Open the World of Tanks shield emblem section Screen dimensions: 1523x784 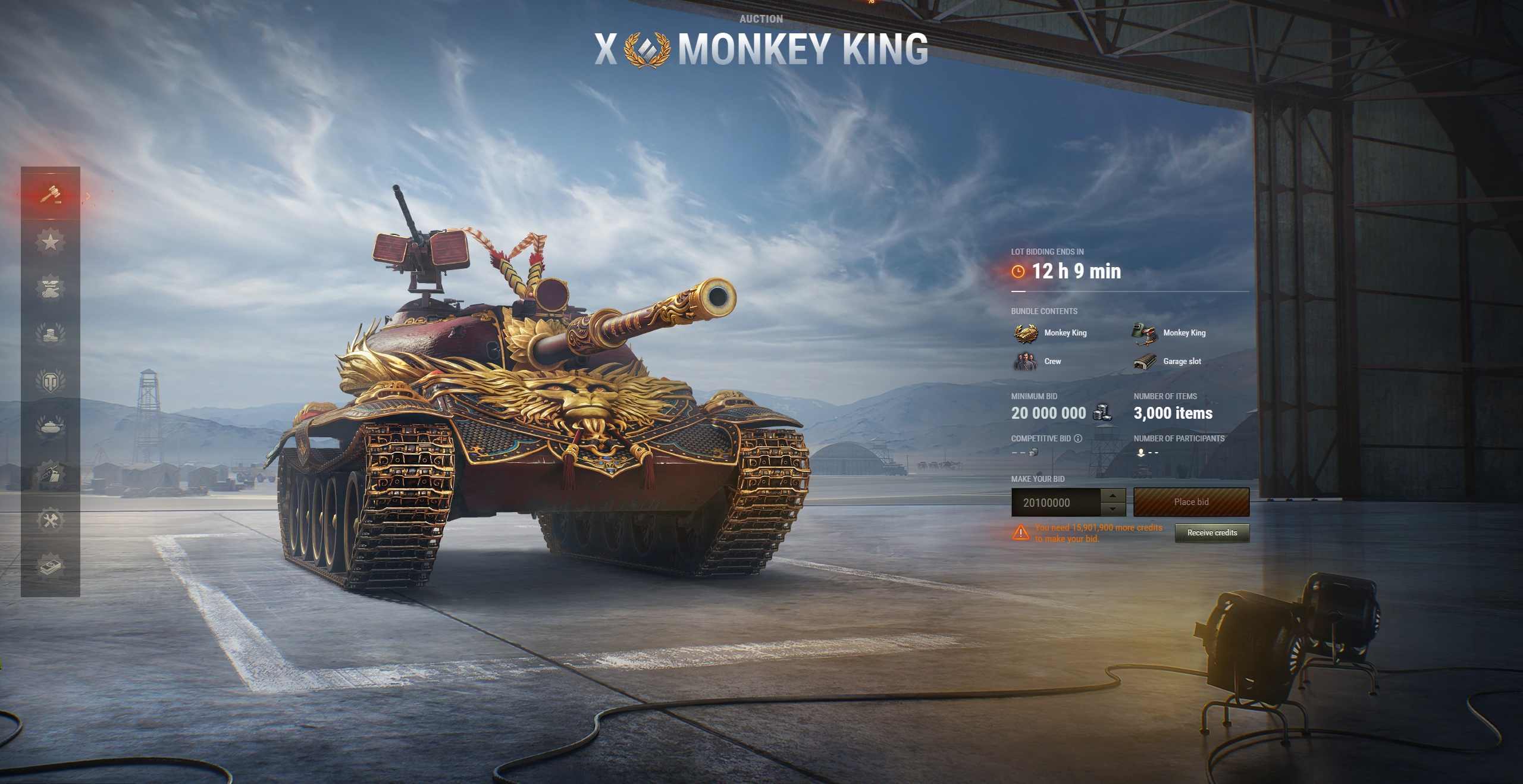point(50,381)
